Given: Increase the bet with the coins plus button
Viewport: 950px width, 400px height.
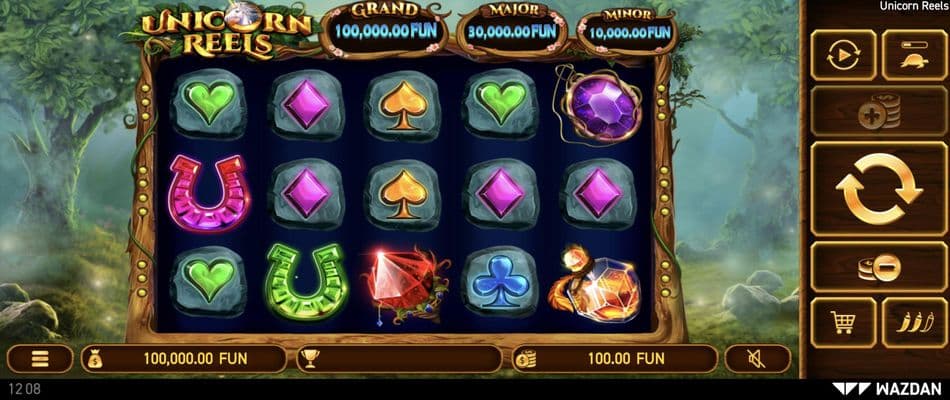Looking at the screenshot, I should tap(878, 111).
